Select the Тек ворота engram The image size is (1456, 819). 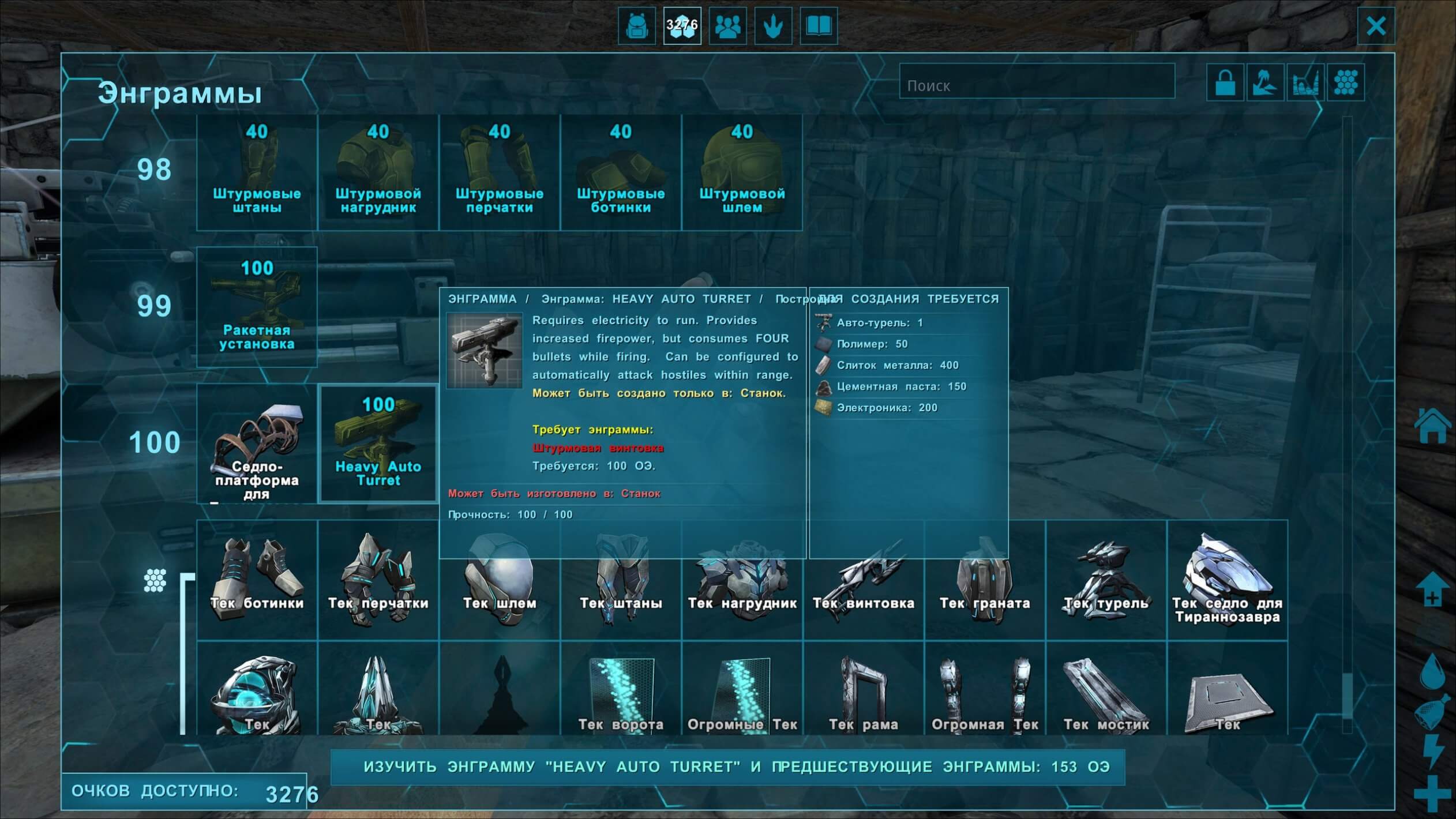point(621,692)
